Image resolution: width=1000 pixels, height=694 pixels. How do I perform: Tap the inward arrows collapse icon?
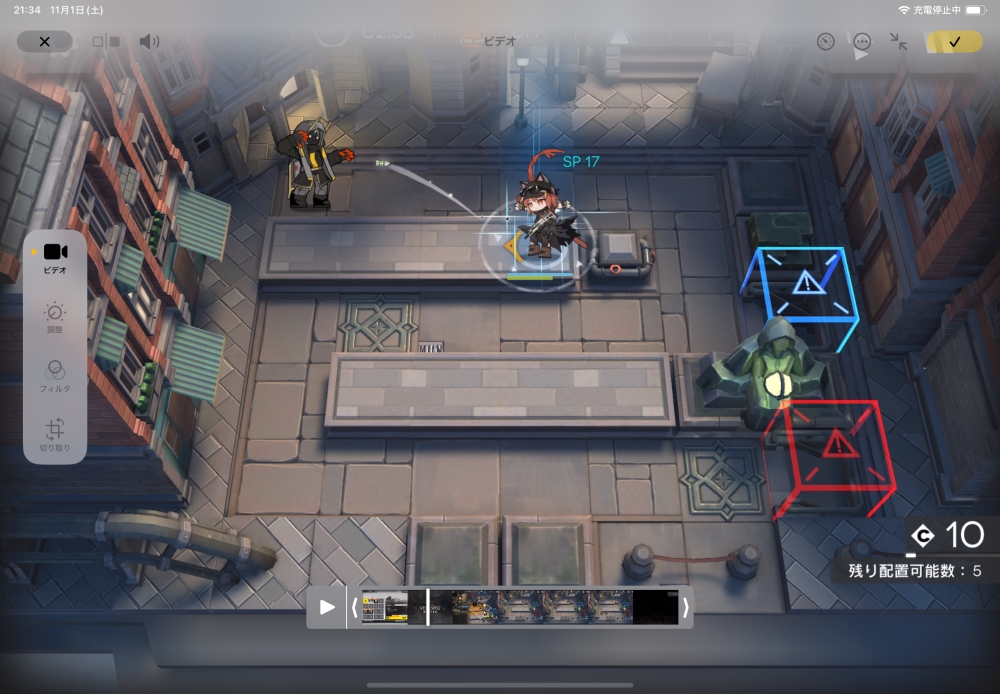click(x=899, y=42)
